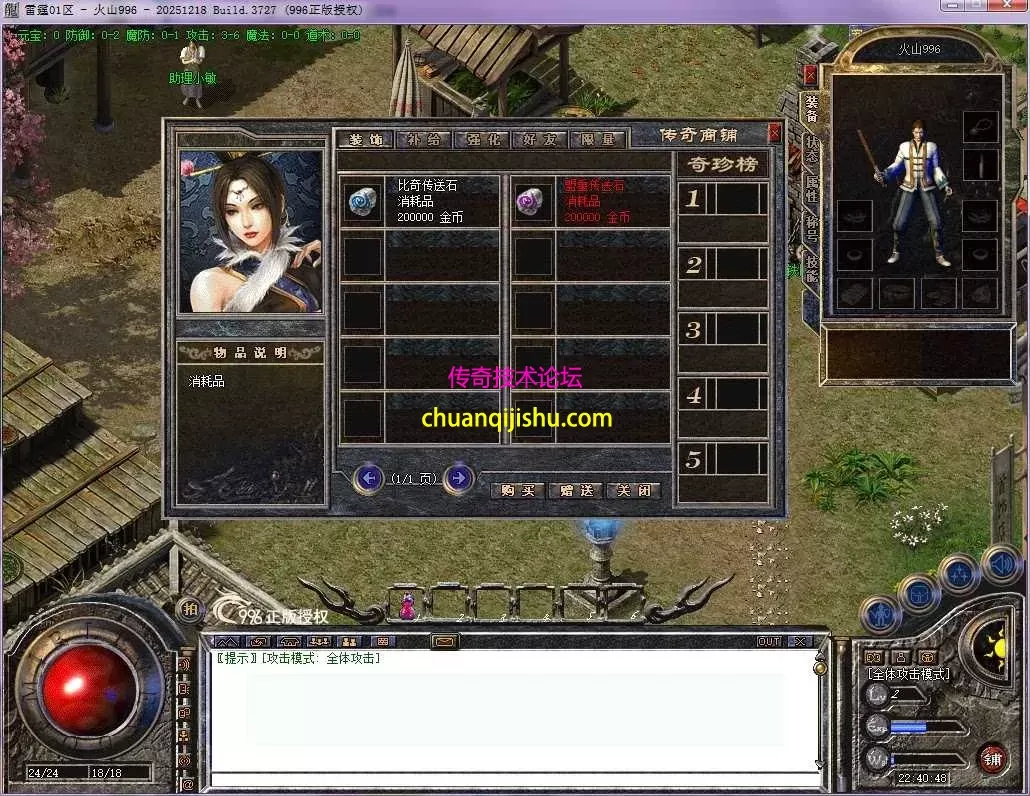Image resolution: width=1030 pixels, height=796 pixels.
Task: Open the 限量 shop tab
Action: pyautogui.click(x=598, y=139)
